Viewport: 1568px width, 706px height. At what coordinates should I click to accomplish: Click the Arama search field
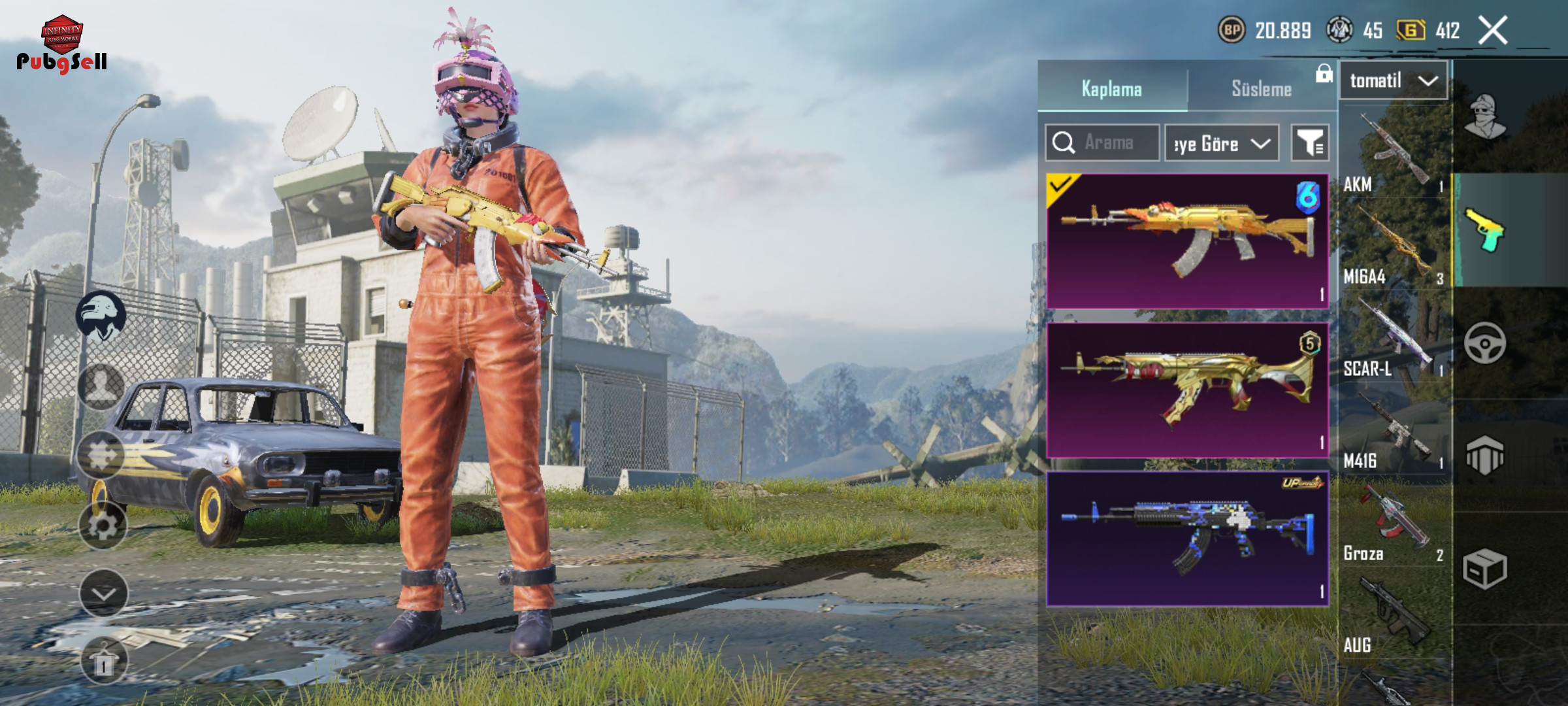1103,143
